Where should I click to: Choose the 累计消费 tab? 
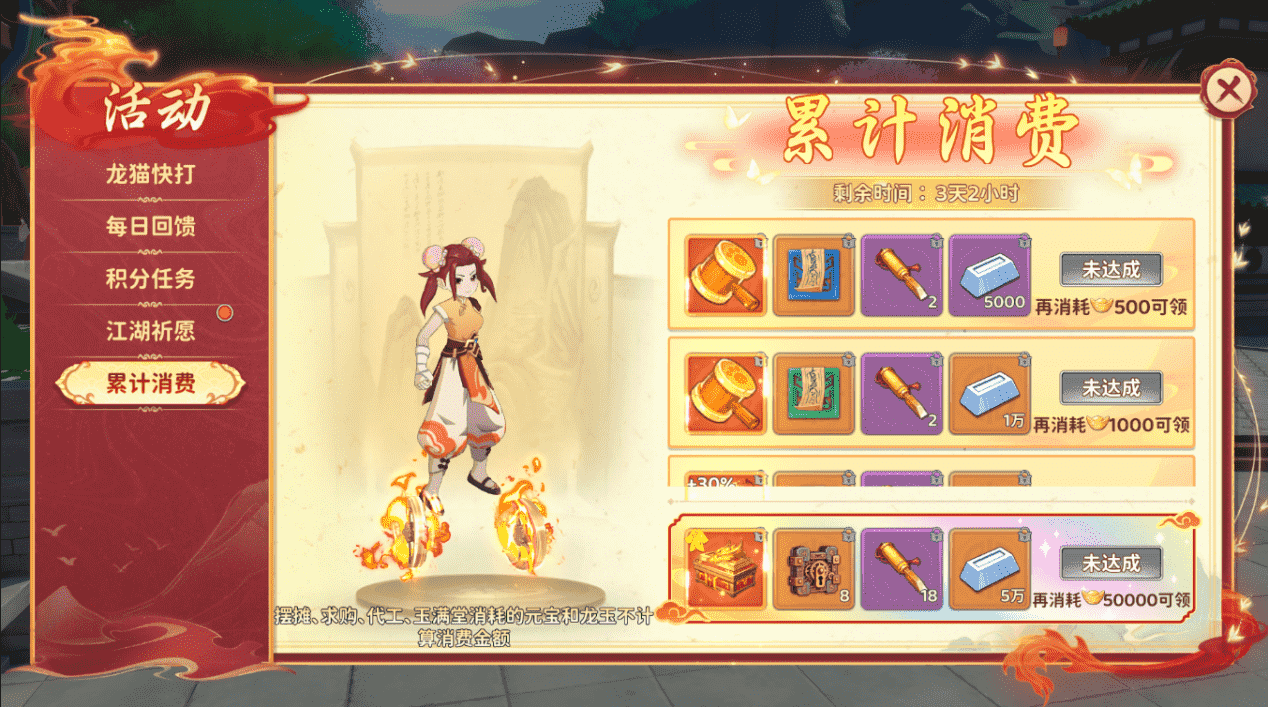click(150, 383)
